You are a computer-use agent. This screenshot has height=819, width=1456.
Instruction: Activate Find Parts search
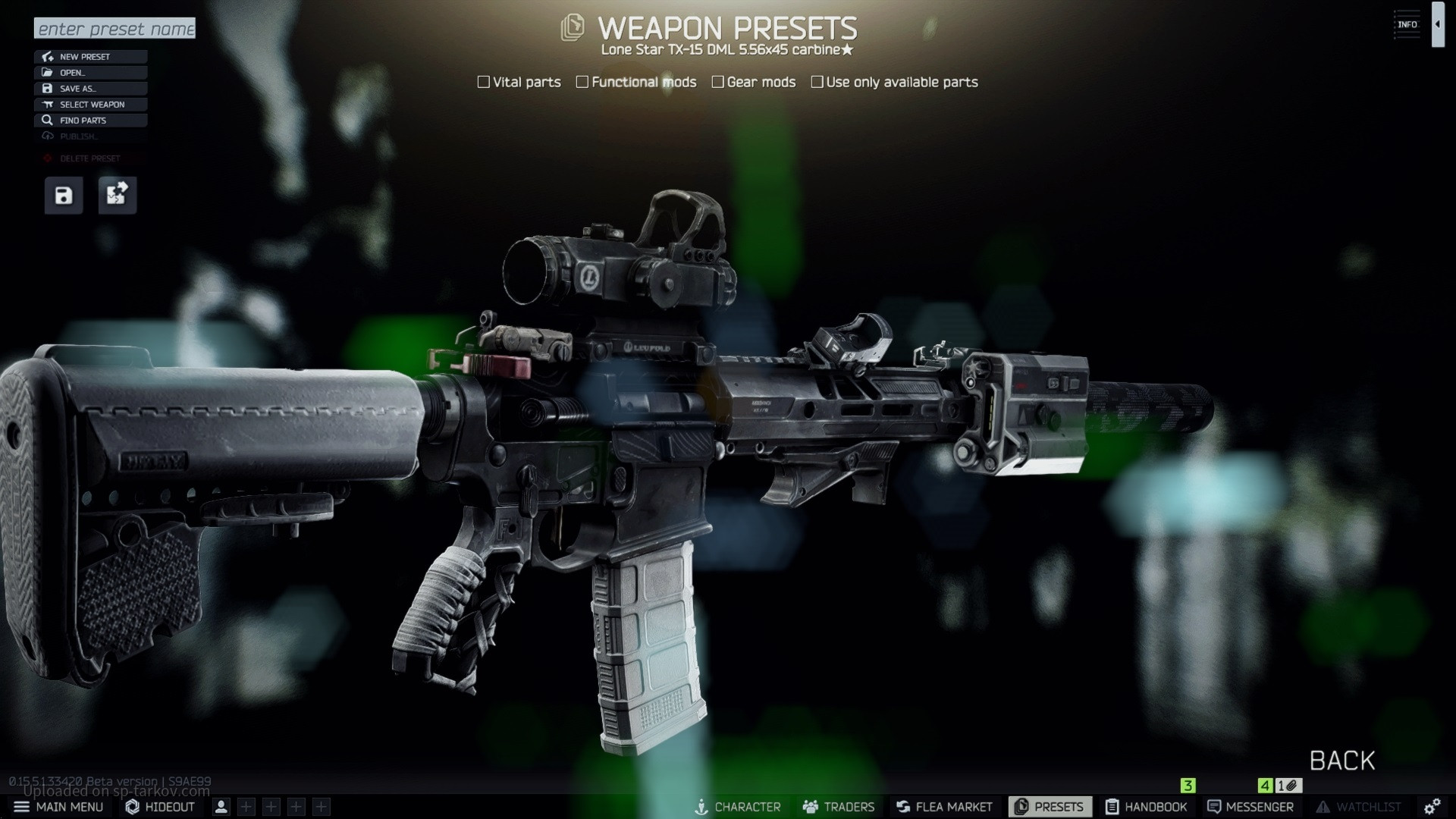[x=90, y=121]
